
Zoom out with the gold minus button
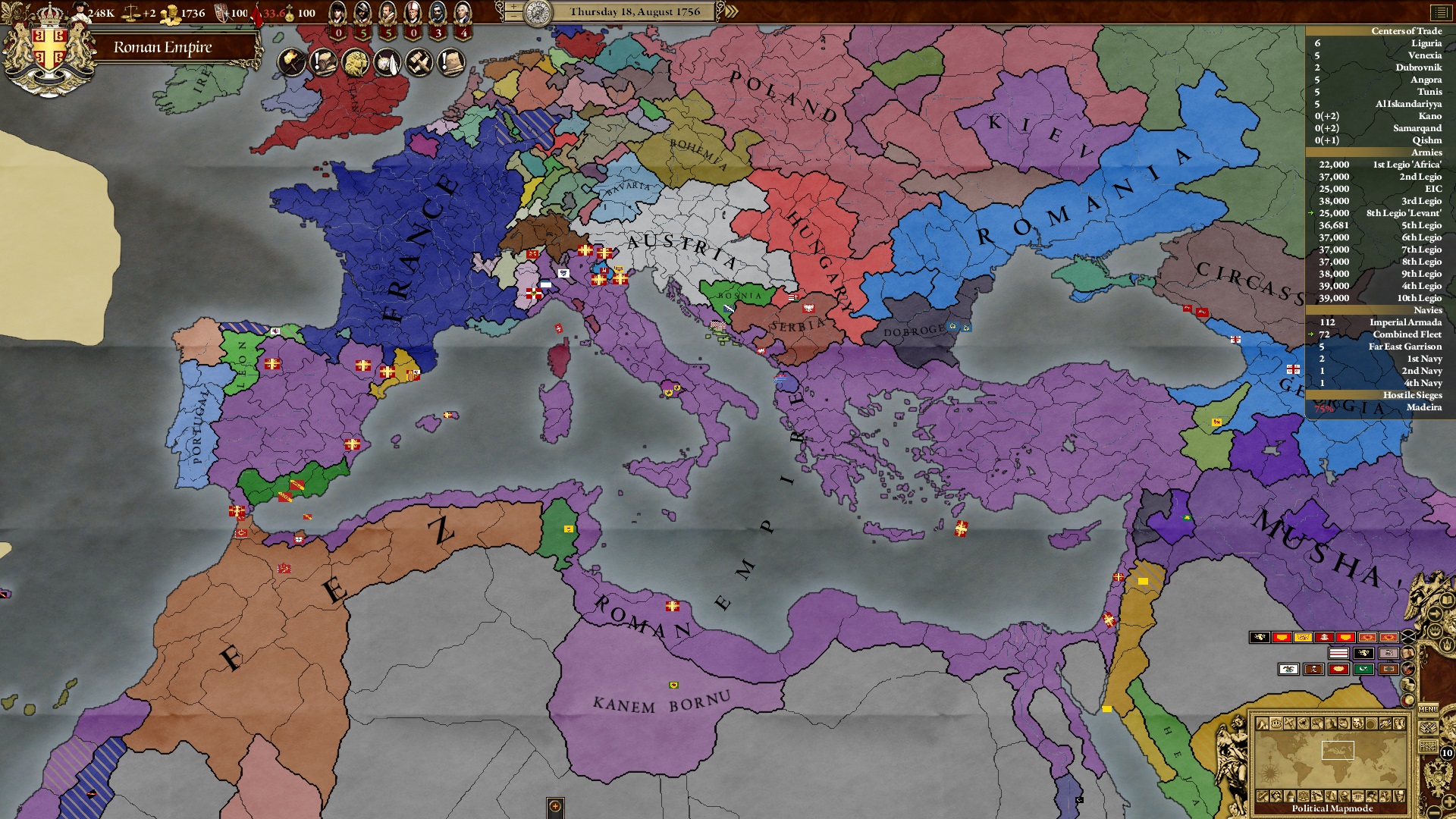pos(1435,812)
